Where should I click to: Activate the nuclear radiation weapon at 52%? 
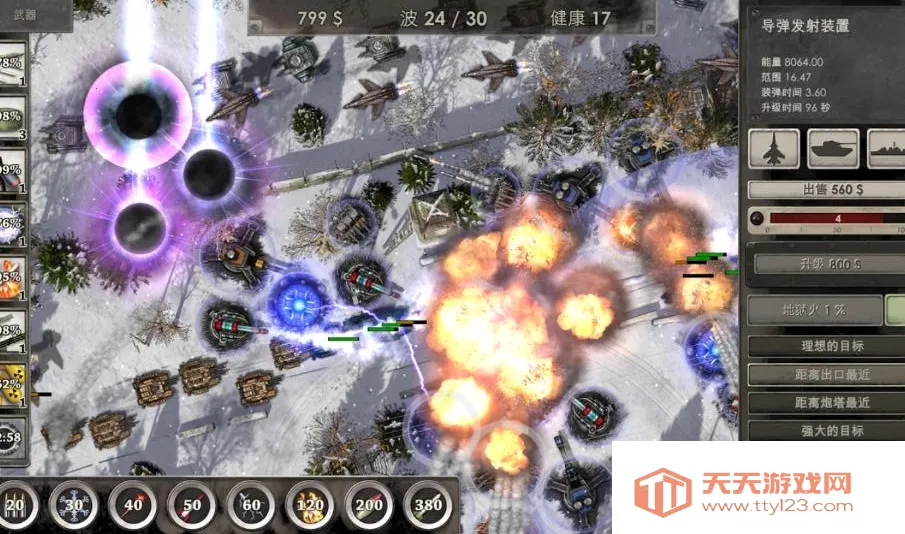pos(11,386)
